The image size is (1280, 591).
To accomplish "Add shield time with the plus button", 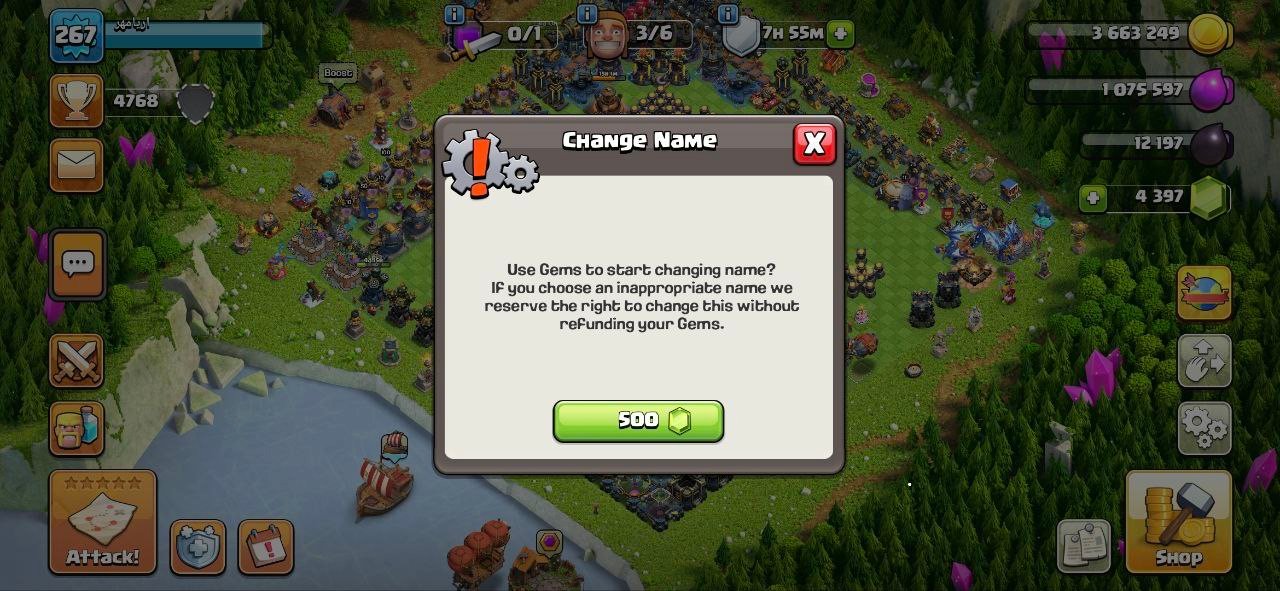I will 840,33.
